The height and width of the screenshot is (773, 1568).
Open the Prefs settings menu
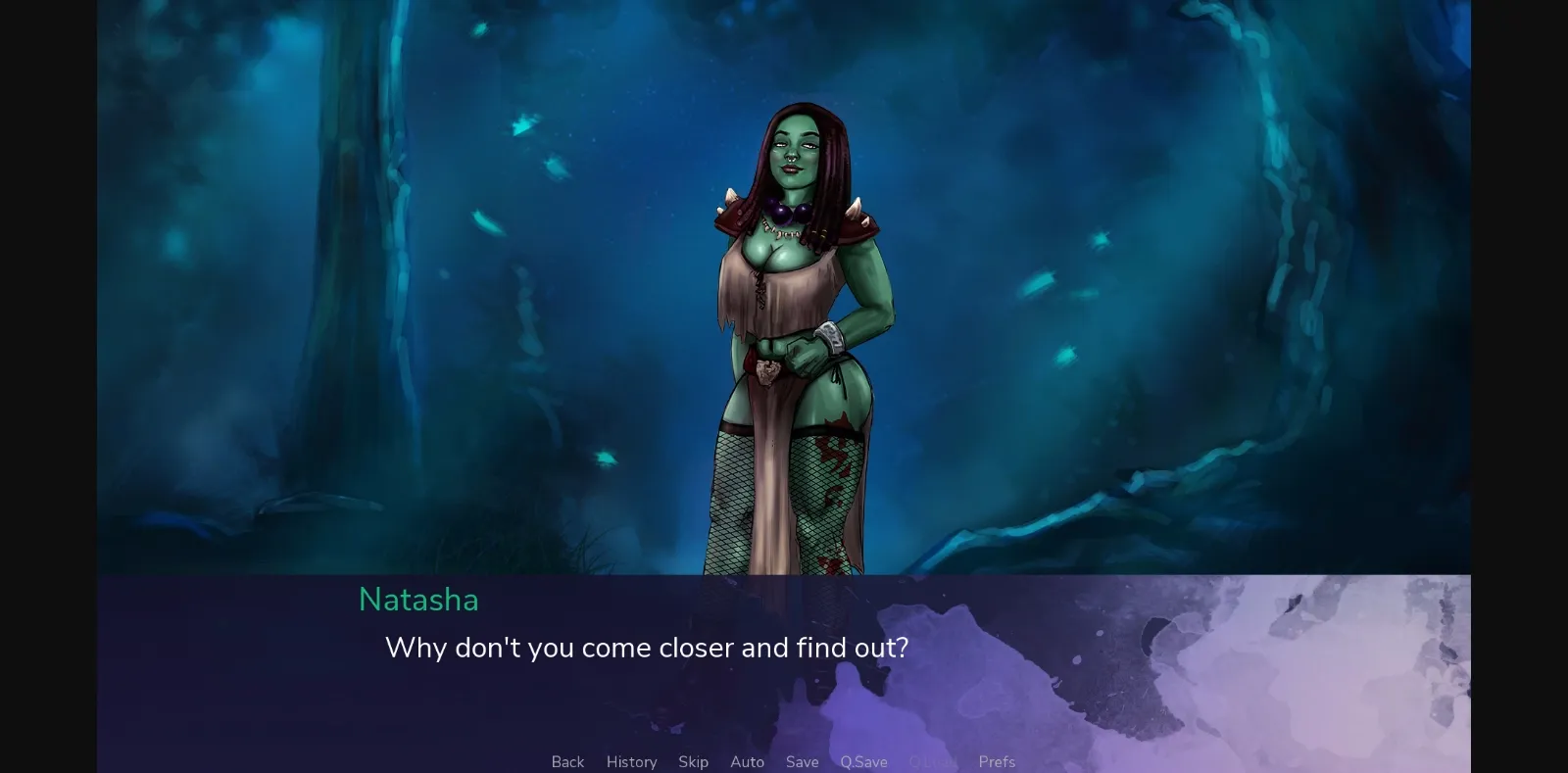click(996, 761)
